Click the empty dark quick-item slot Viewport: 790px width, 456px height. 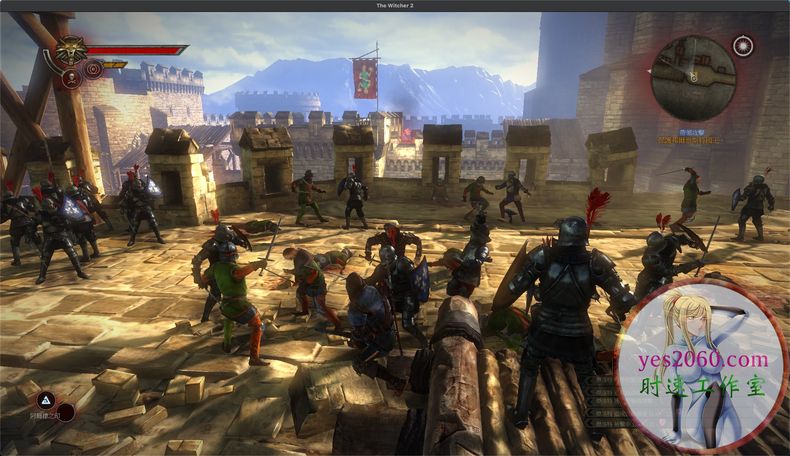pyautogui.click(x=65, y=411)
